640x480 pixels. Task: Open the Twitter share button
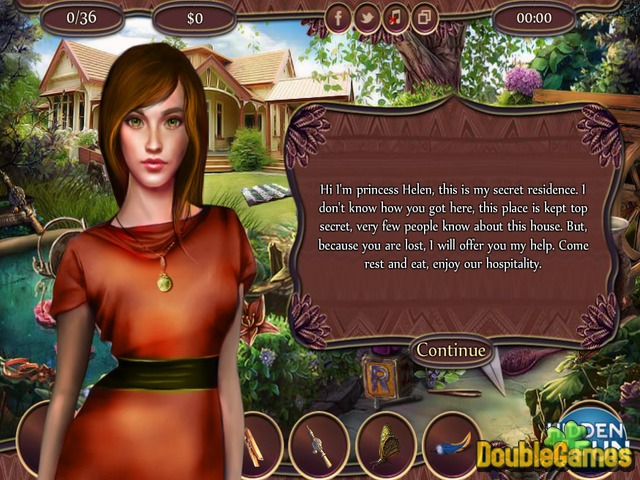367,18
